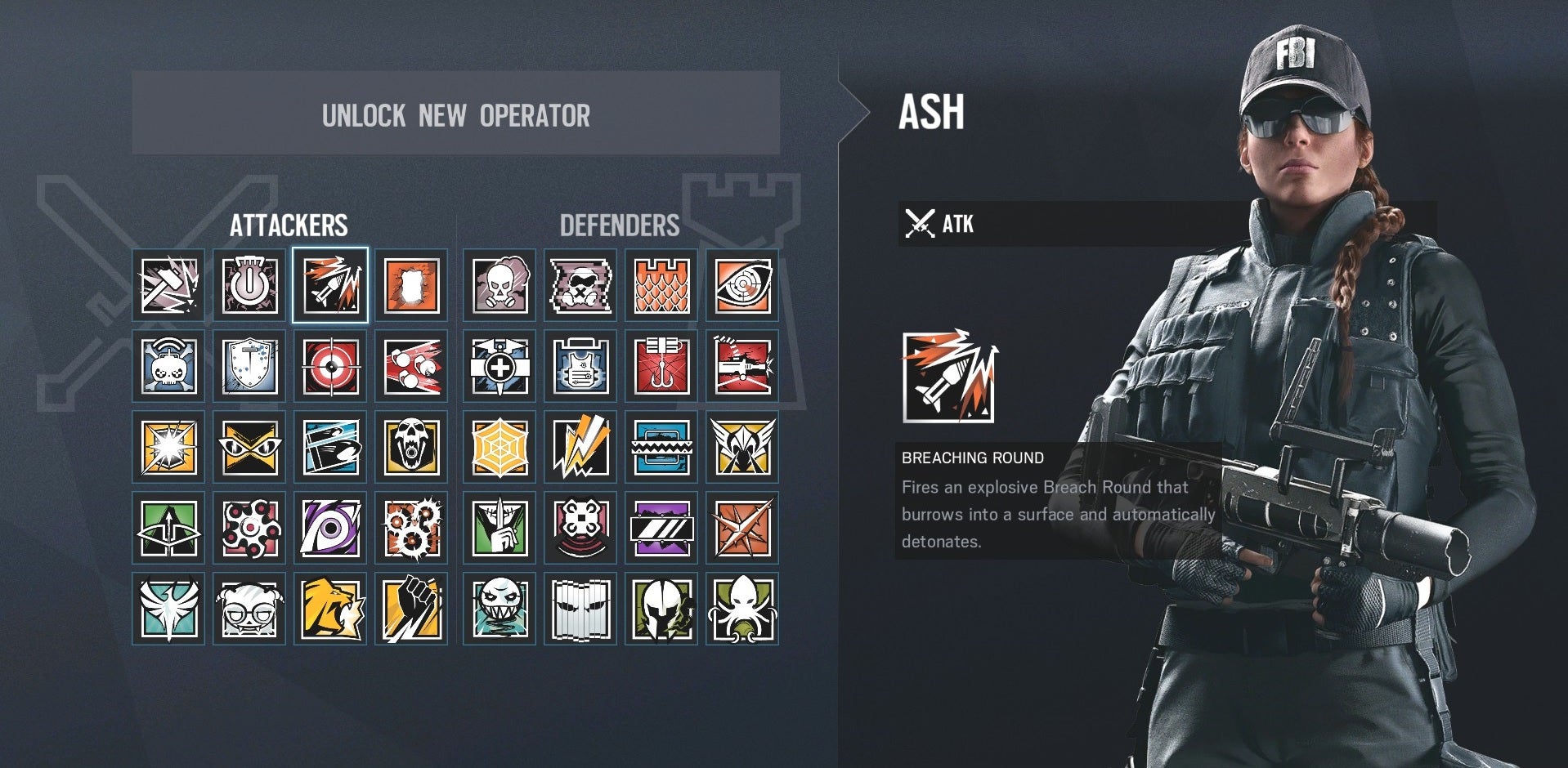Image resolution: width=1568 pixels, height=768 pixels.
Task: Select Vigil's white mask icon
Action: [x=579, y=609]
